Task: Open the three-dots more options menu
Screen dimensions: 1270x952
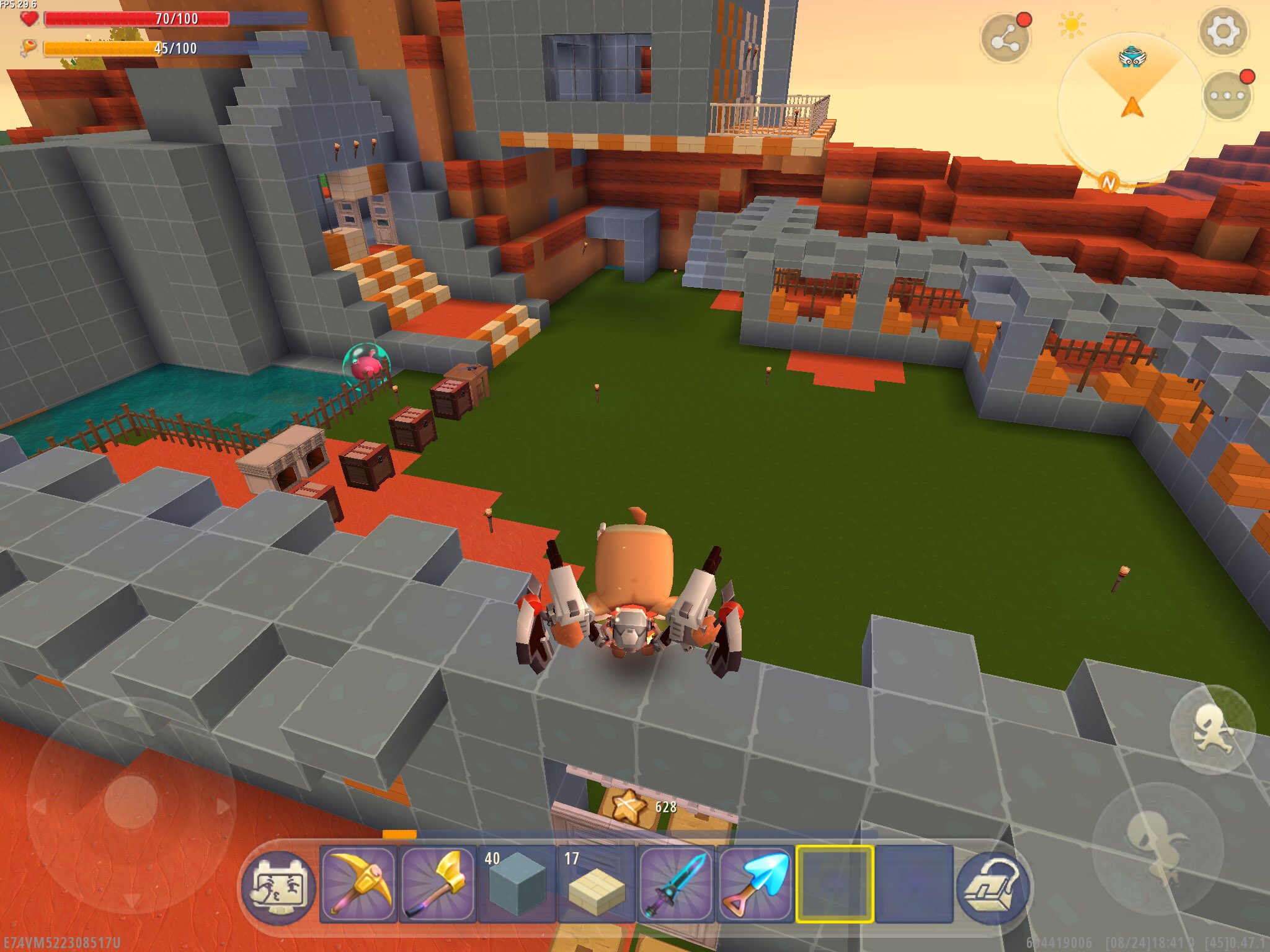Action: 1227,95
